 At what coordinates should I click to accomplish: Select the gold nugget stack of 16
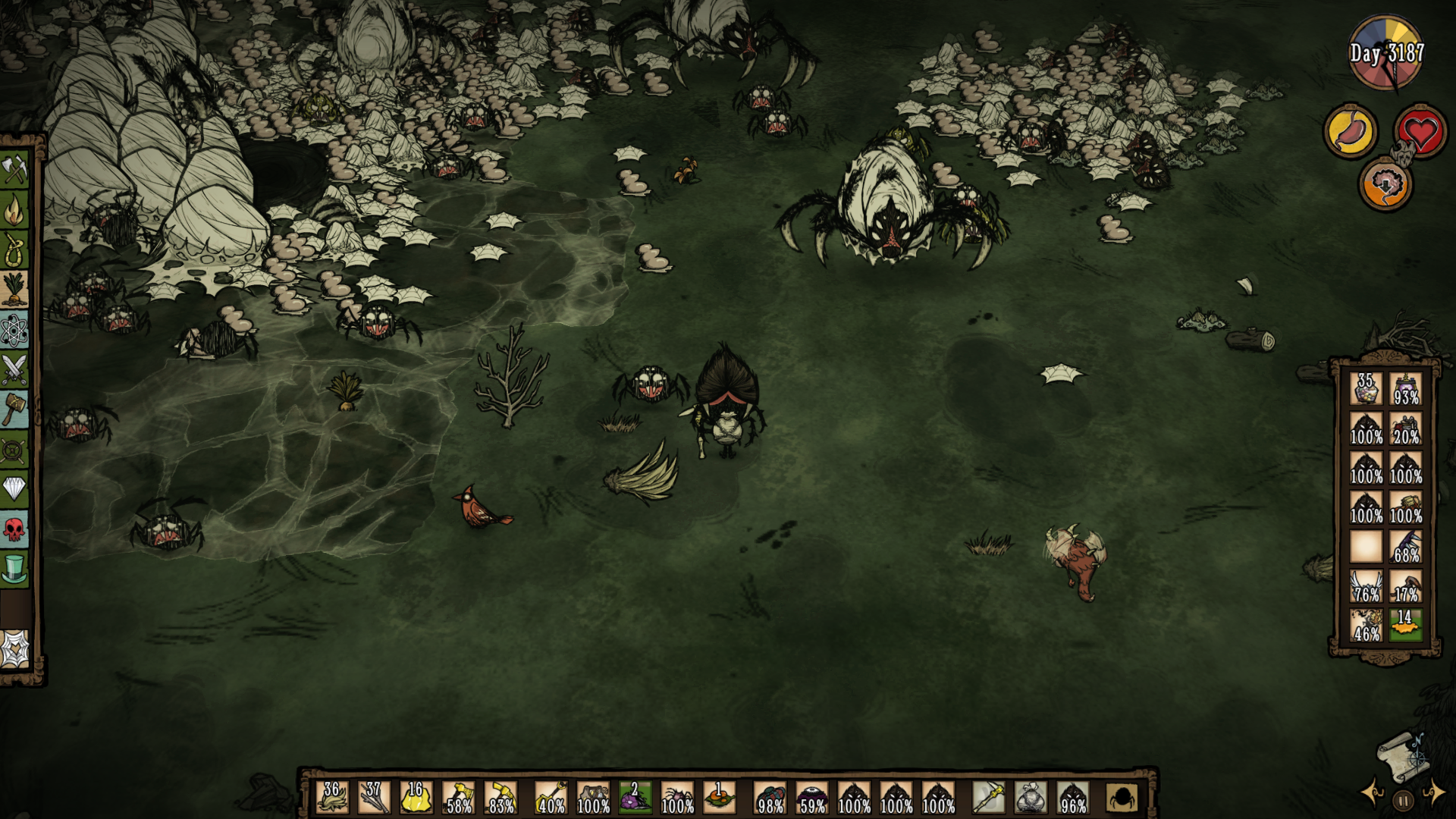[416, 797]
